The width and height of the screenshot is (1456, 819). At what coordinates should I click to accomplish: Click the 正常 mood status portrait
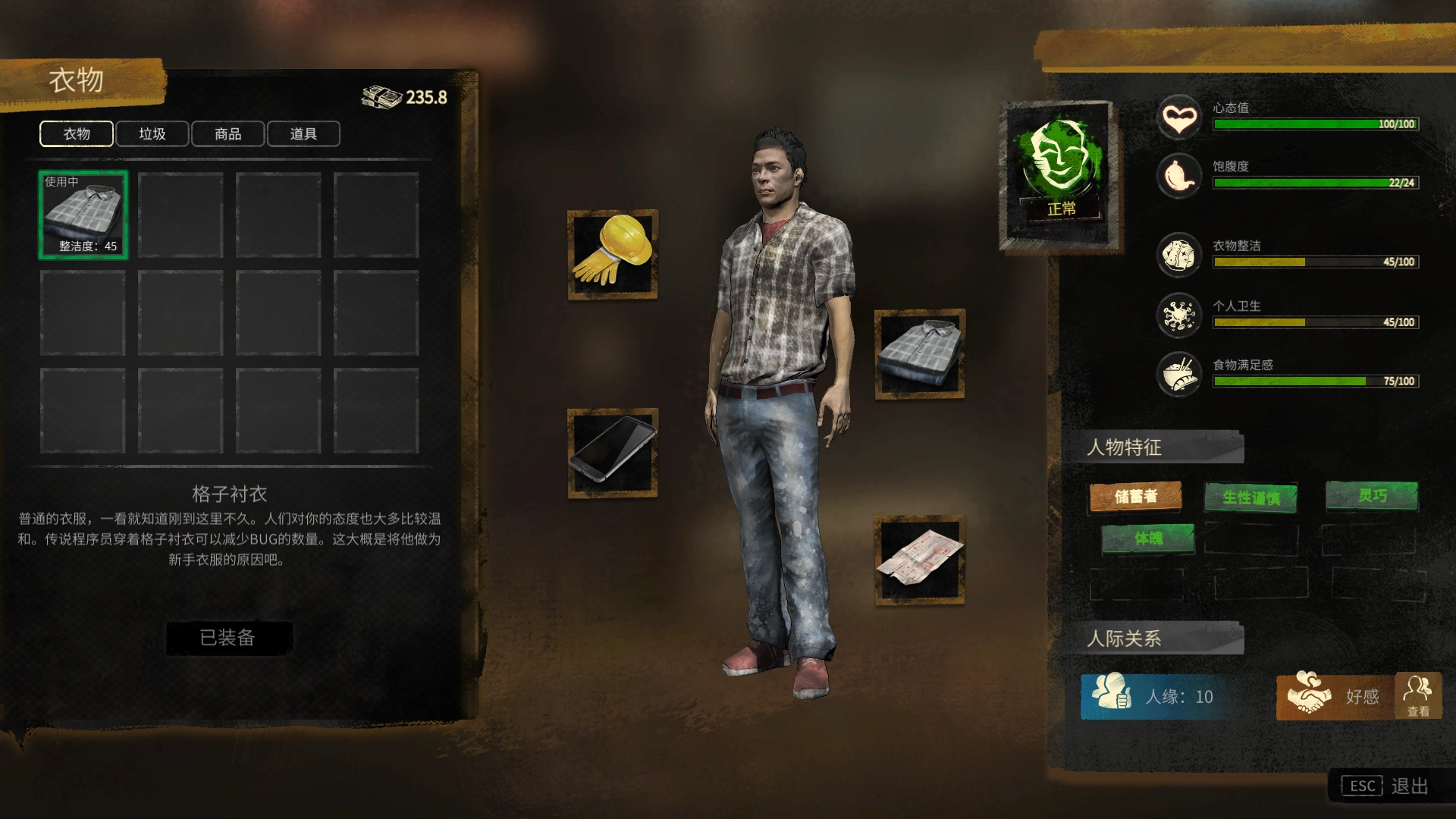click(x=1059, y=173)
